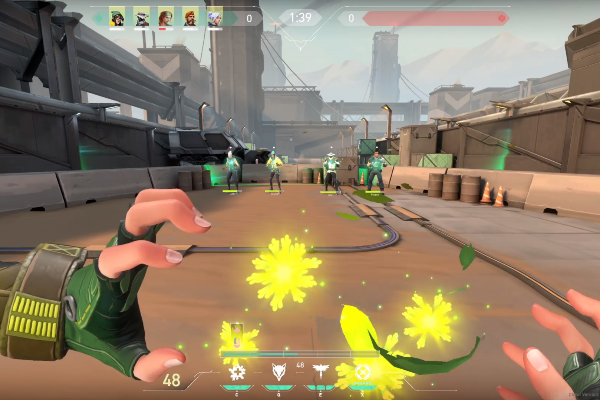
Task: Pick the Brimstone red beret portrait
Action: click(190, 18)
